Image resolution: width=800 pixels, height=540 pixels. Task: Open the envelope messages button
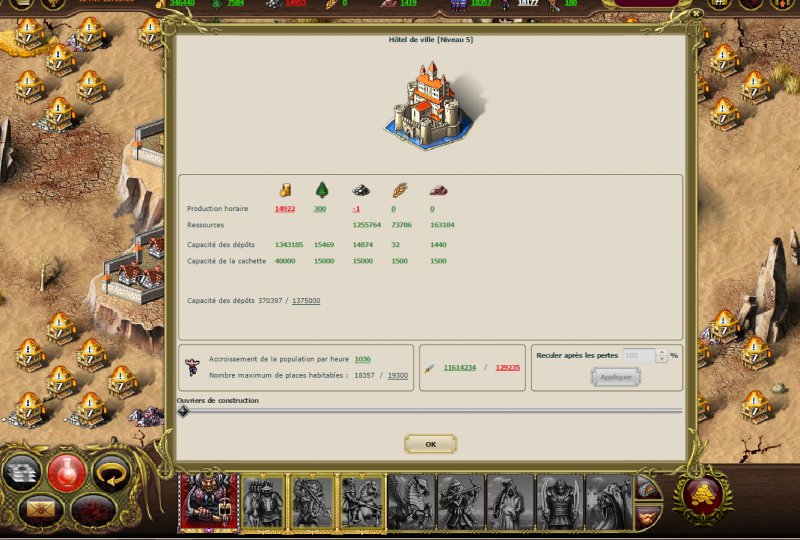(x=43, y=509)
